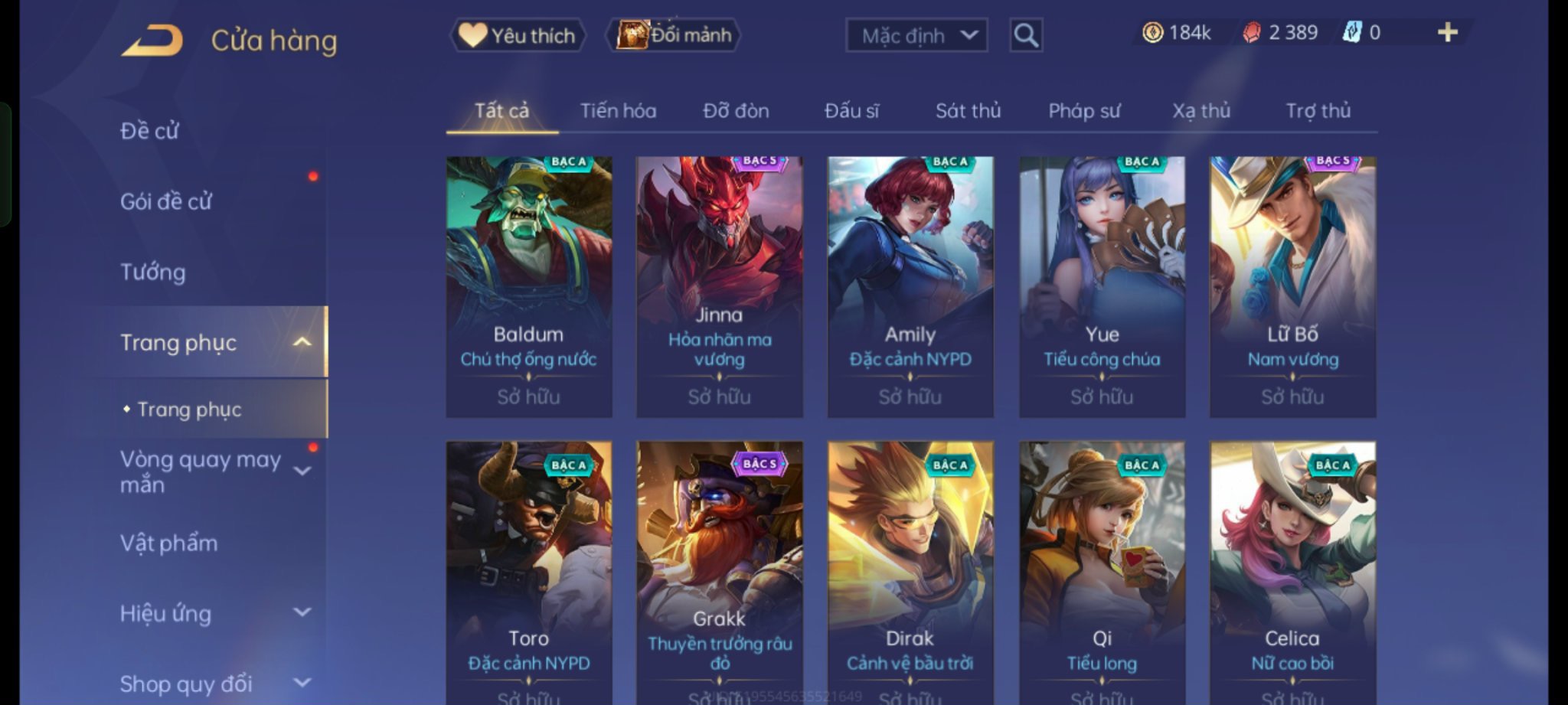Open the Yêu thích favorites list
Screen dimensions: 1568x705
pyautogui.click(x=518, y=35)
